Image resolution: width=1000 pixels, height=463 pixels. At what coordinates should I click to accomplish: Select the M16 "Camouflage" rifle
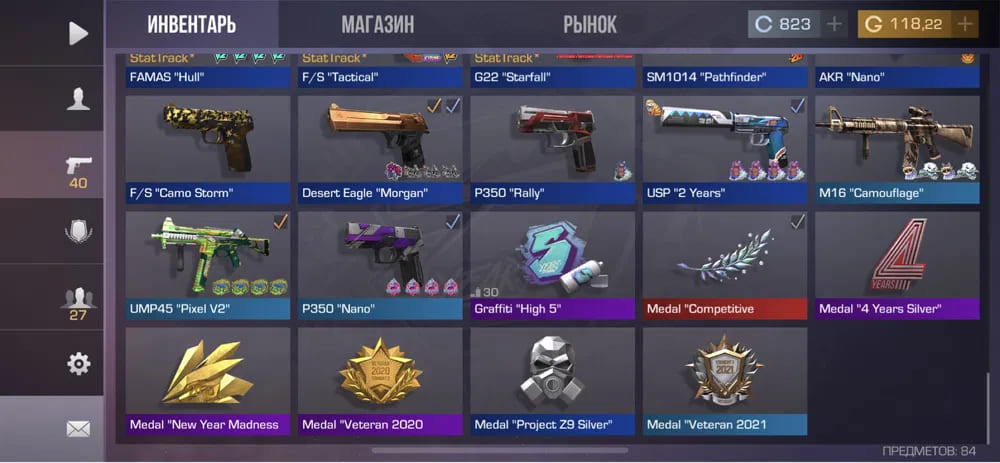pos(897,148)
